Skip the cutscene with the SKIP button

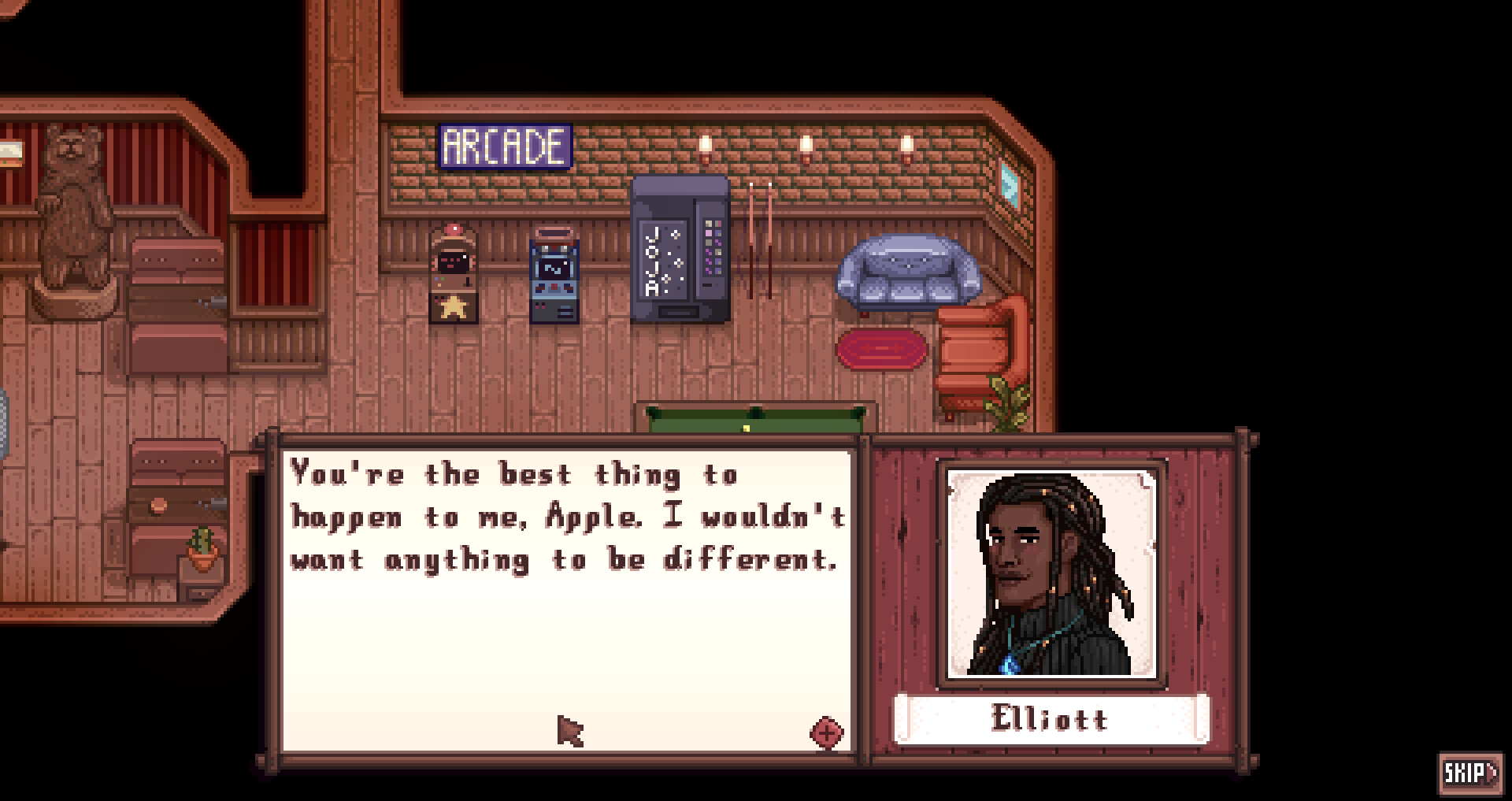[1470, 773]
